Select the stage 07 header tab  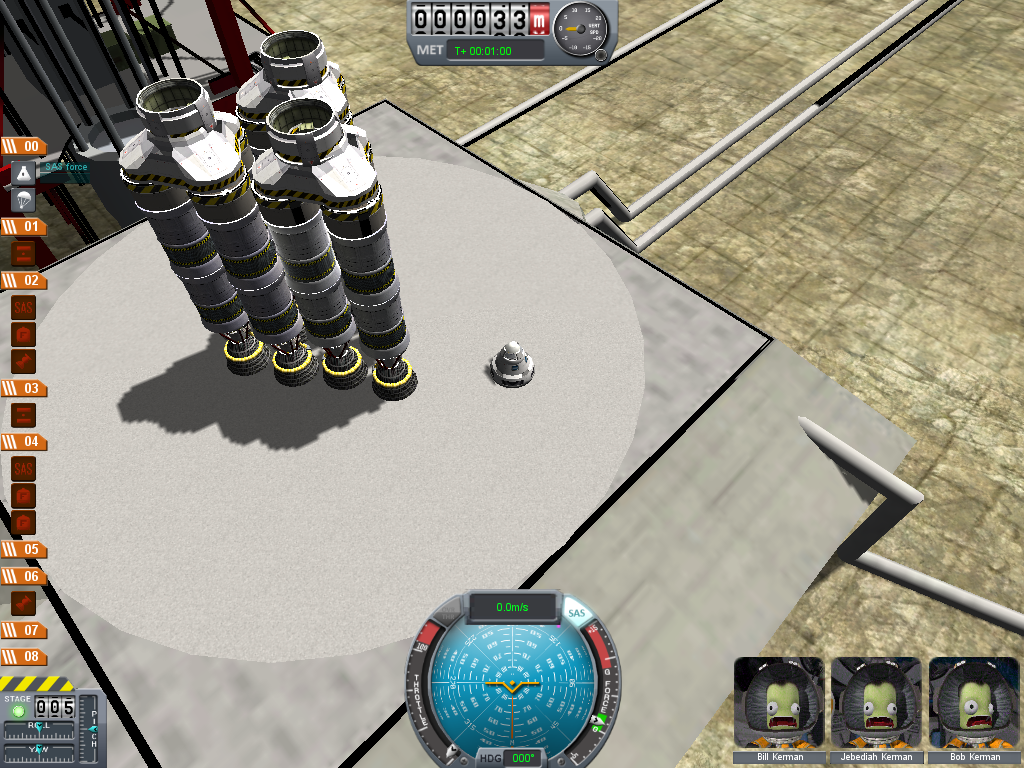[x=23, y=630]
